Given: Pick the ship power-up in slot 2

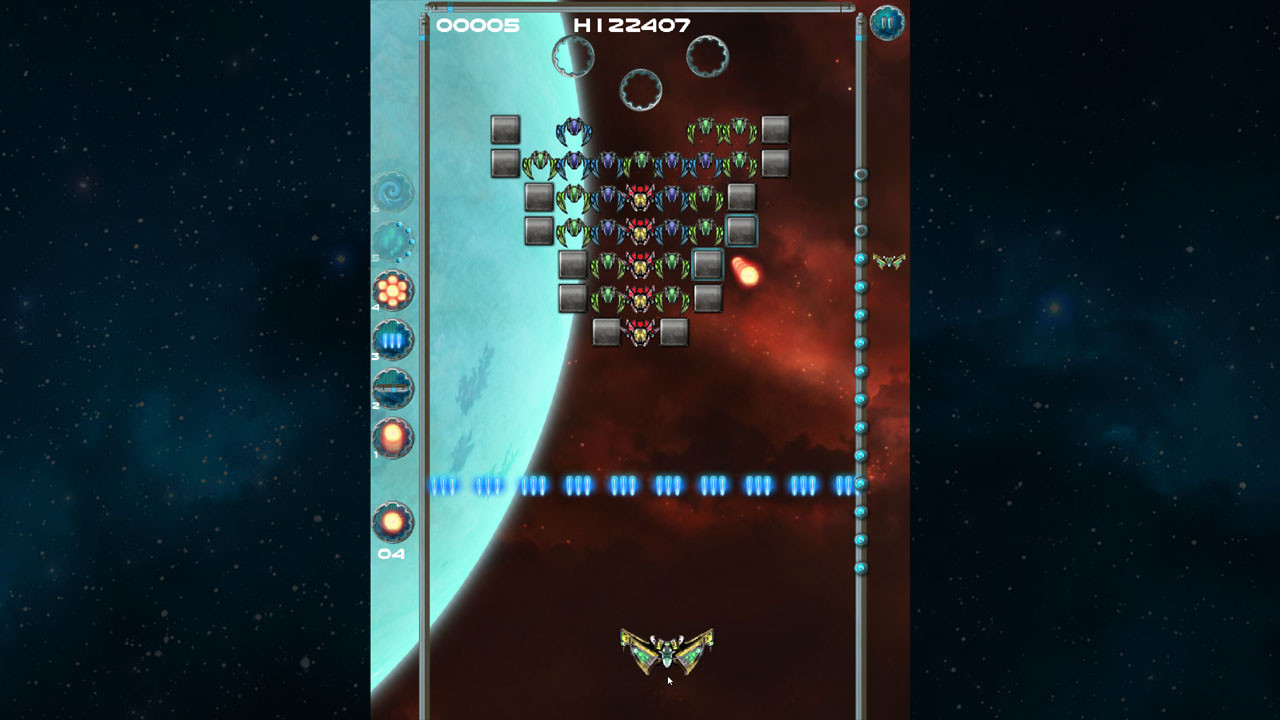Looking at the screenshot, I should pos(393,390).
